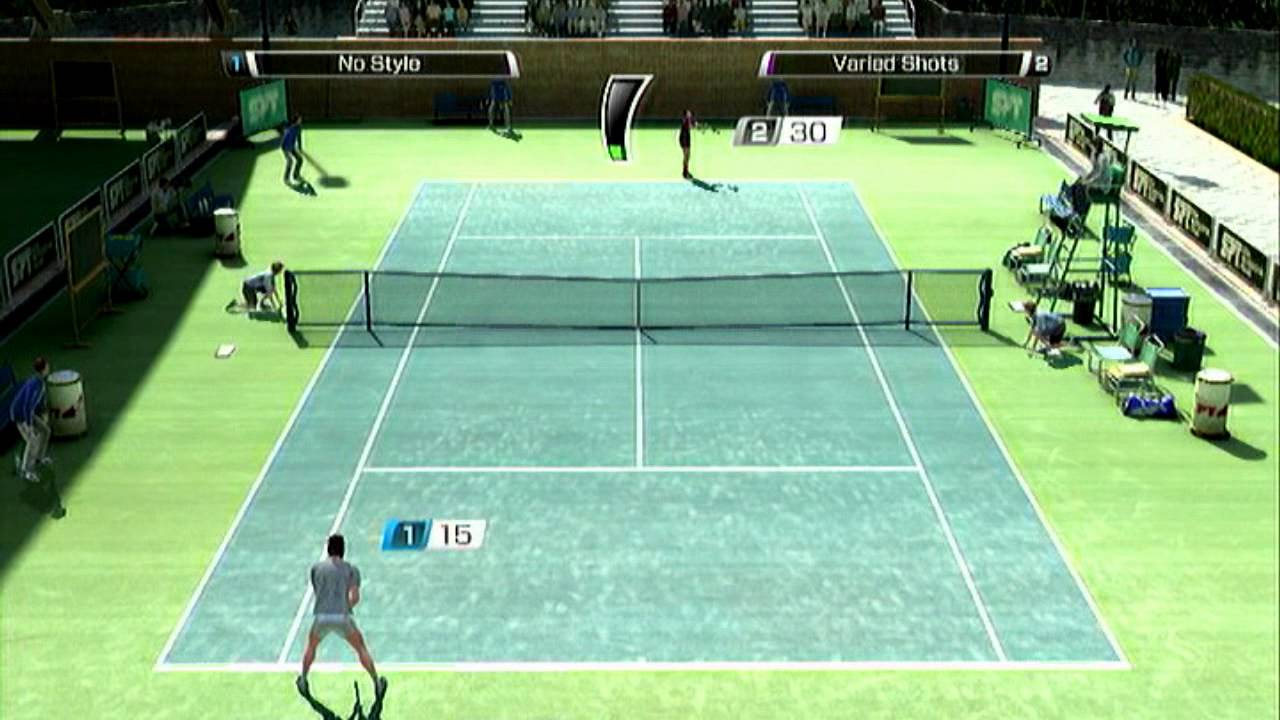Select the Player 1 number badge icon

tap(237, 62)
